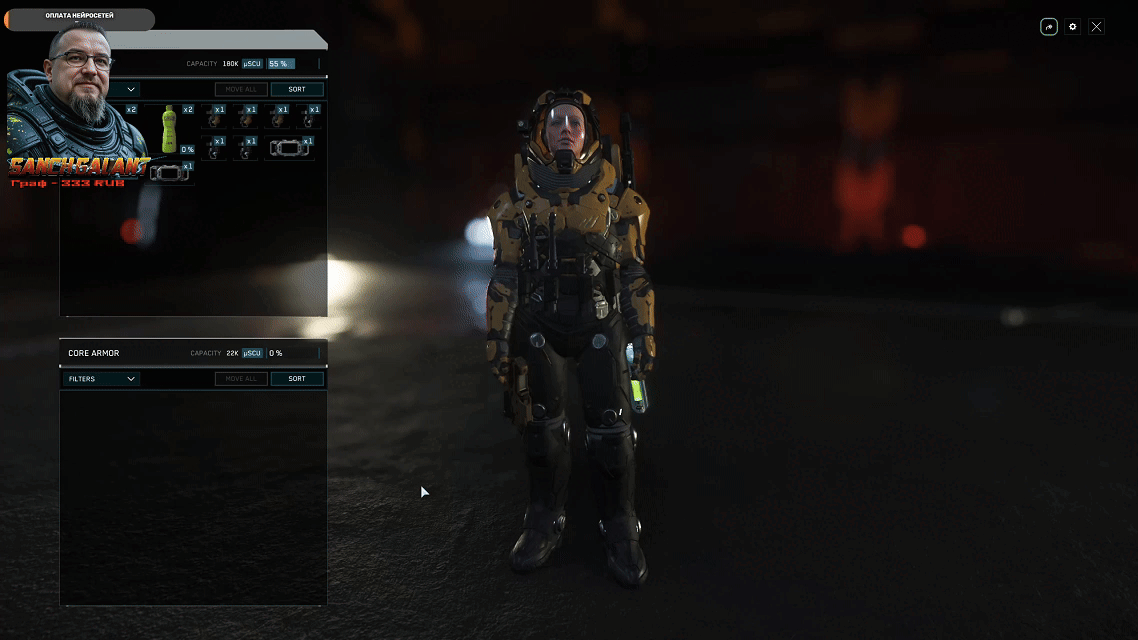Sort the 180K-capacity container items
Viewport: 1138px width, 640px height.
[x=297, y=89]
